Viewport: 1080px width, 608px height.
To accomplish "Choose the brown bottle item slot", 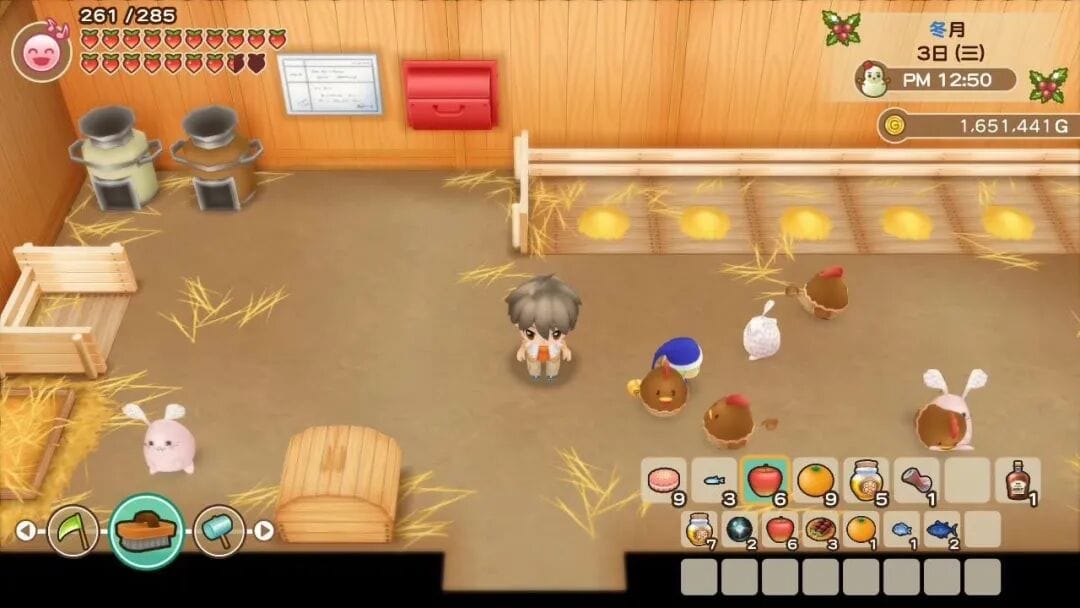I will click(x=1018, y=481).
